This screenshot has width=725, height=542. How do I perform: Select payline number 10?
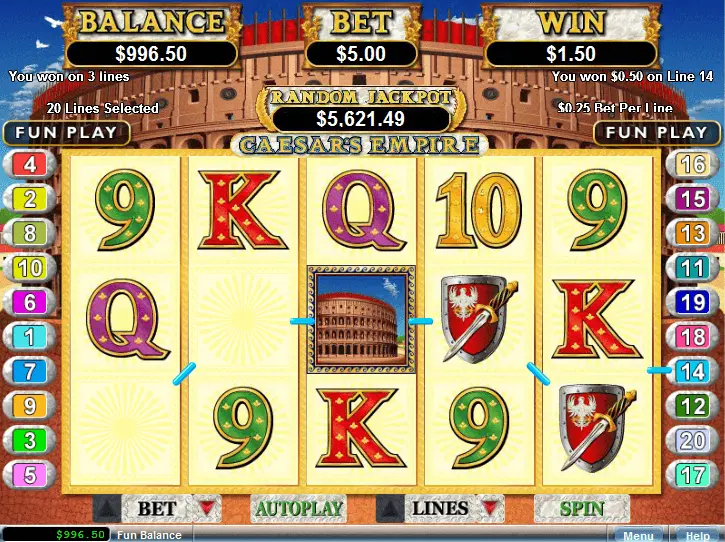tap(30, 267)
